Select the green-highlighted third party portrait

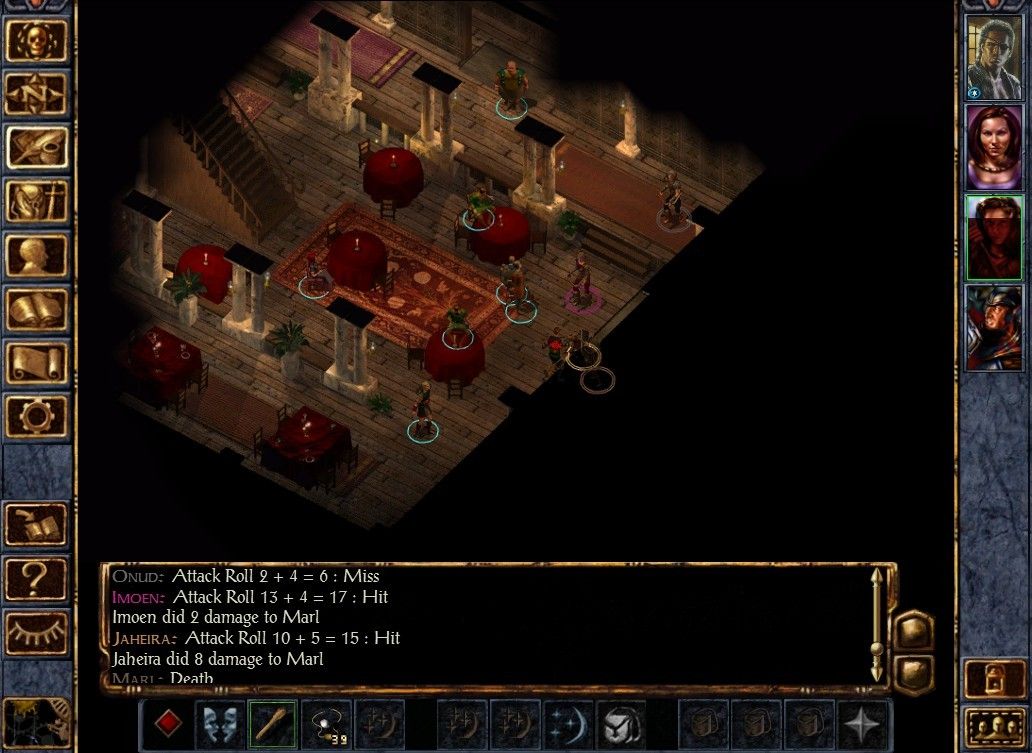tap(993, 237)
